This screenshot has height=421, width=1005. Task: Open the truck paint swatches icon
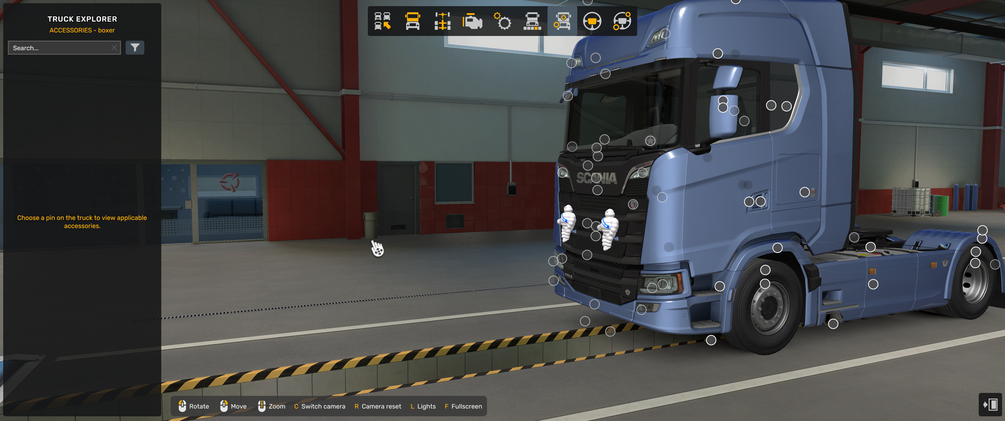click(532, 21)
